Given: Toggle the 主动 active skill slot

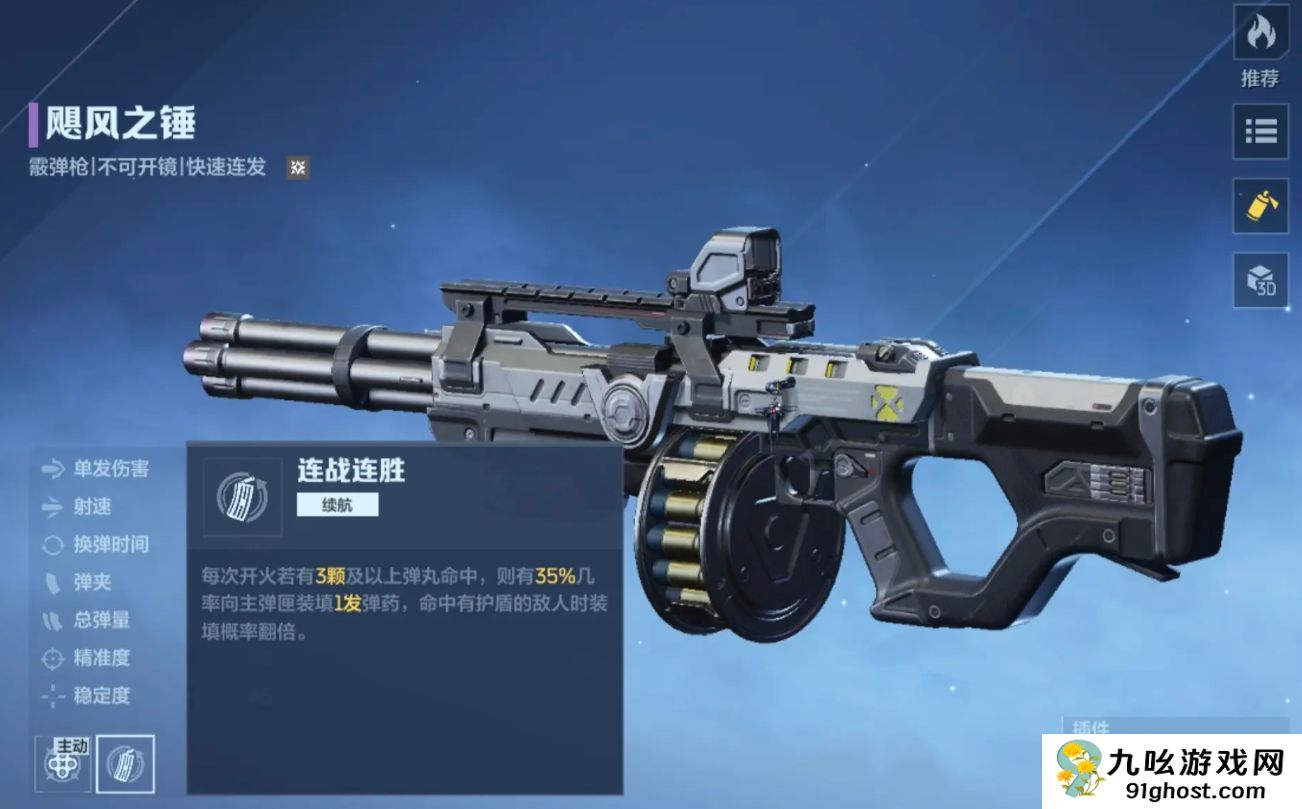Looking at the screenshot, I should (64, 762).
